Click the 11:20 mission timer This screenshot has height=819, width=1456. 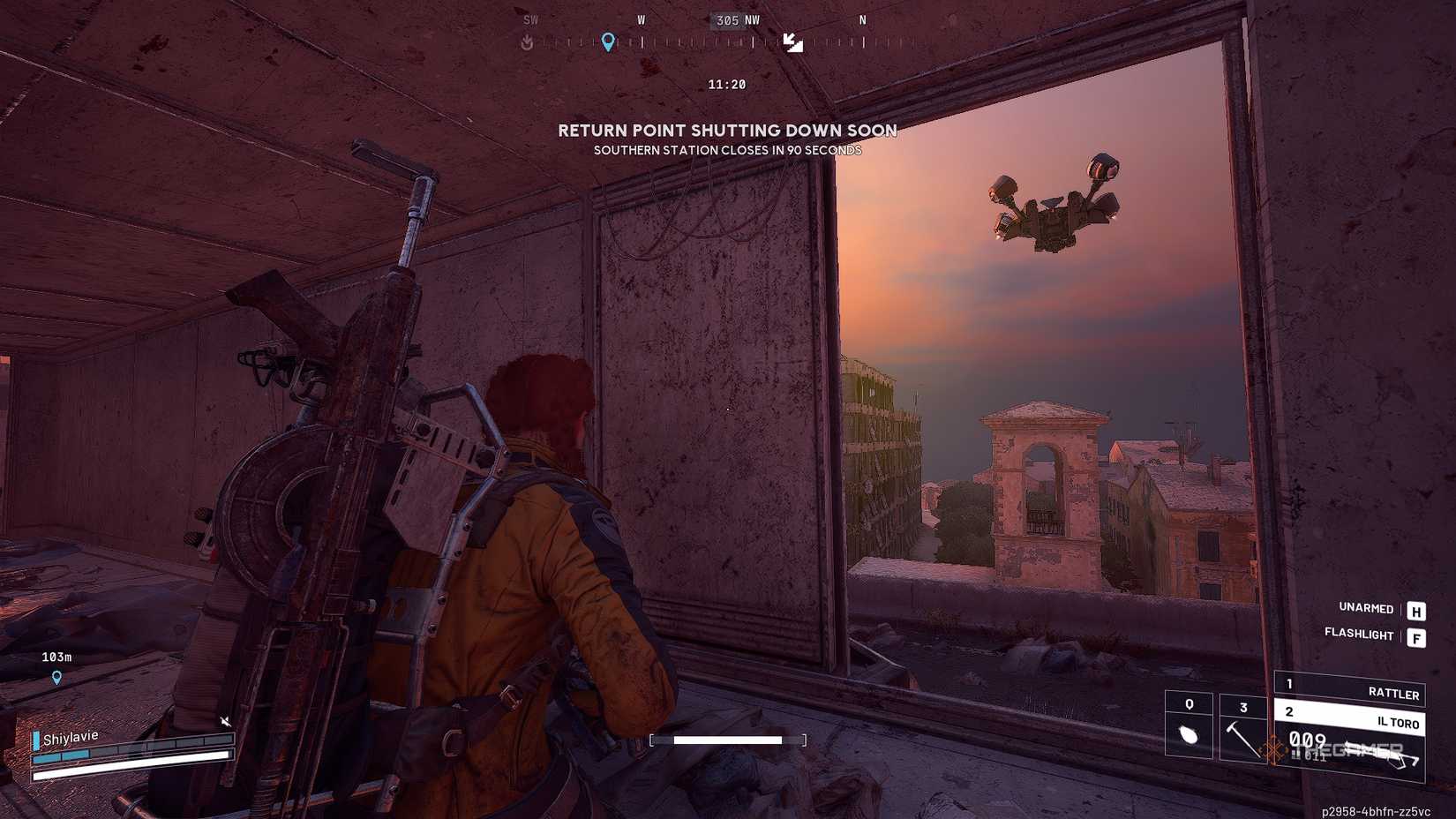click(x=726, y=84)
